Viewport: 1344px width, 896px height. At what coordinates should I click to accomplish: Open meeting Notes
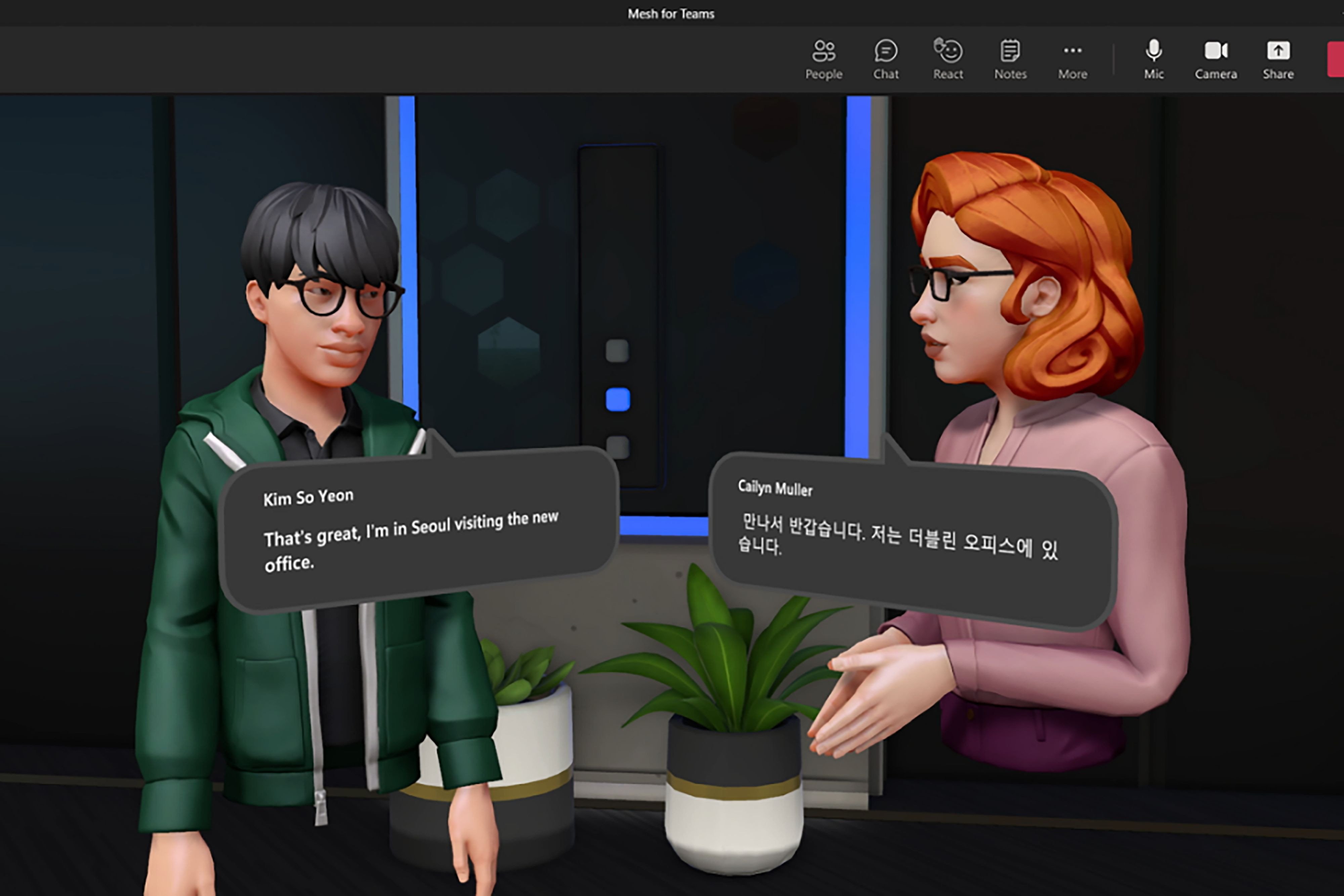click(1010, 59)
